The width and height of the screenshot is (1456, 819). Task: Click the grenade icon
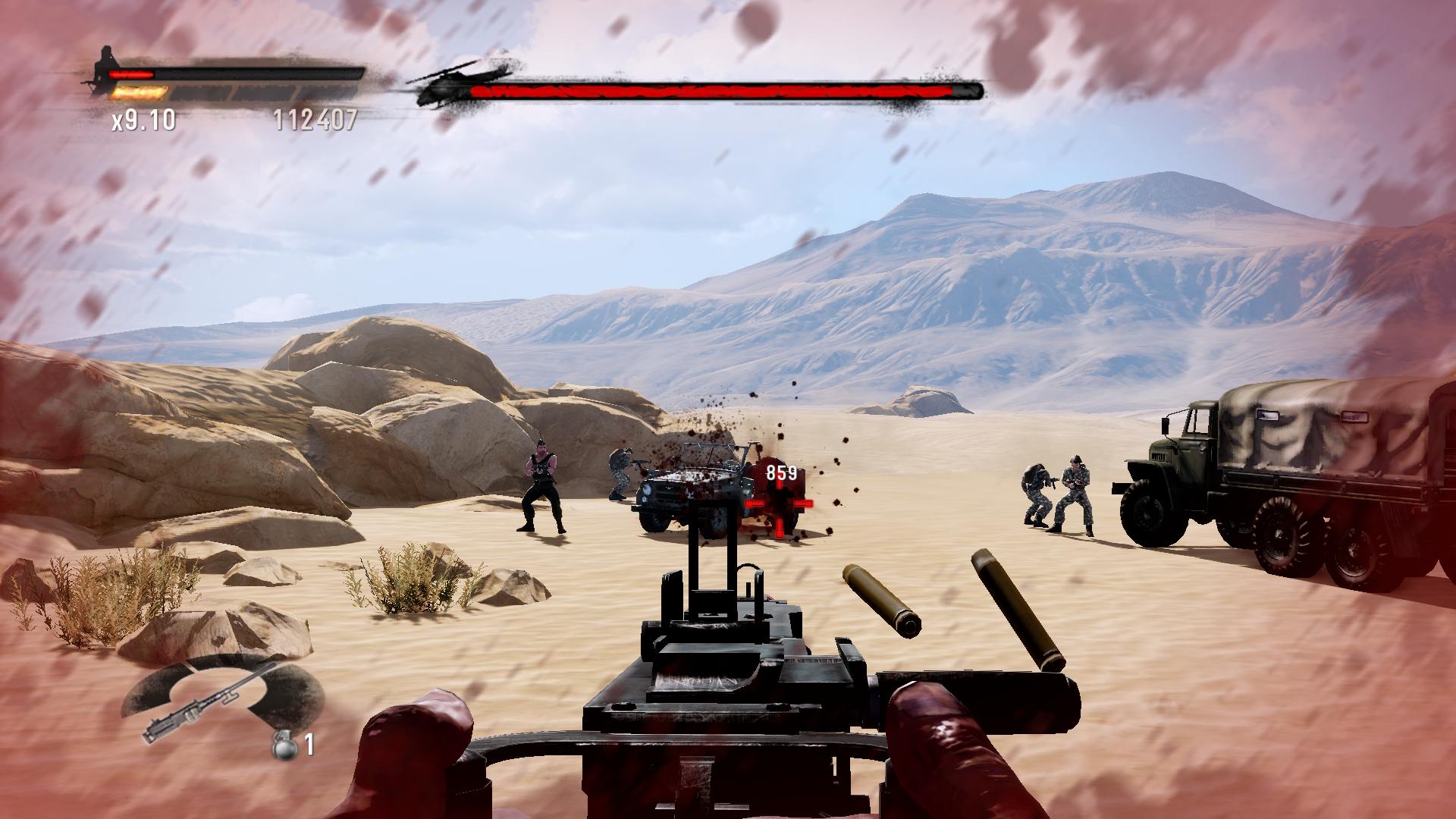(282, 745)
